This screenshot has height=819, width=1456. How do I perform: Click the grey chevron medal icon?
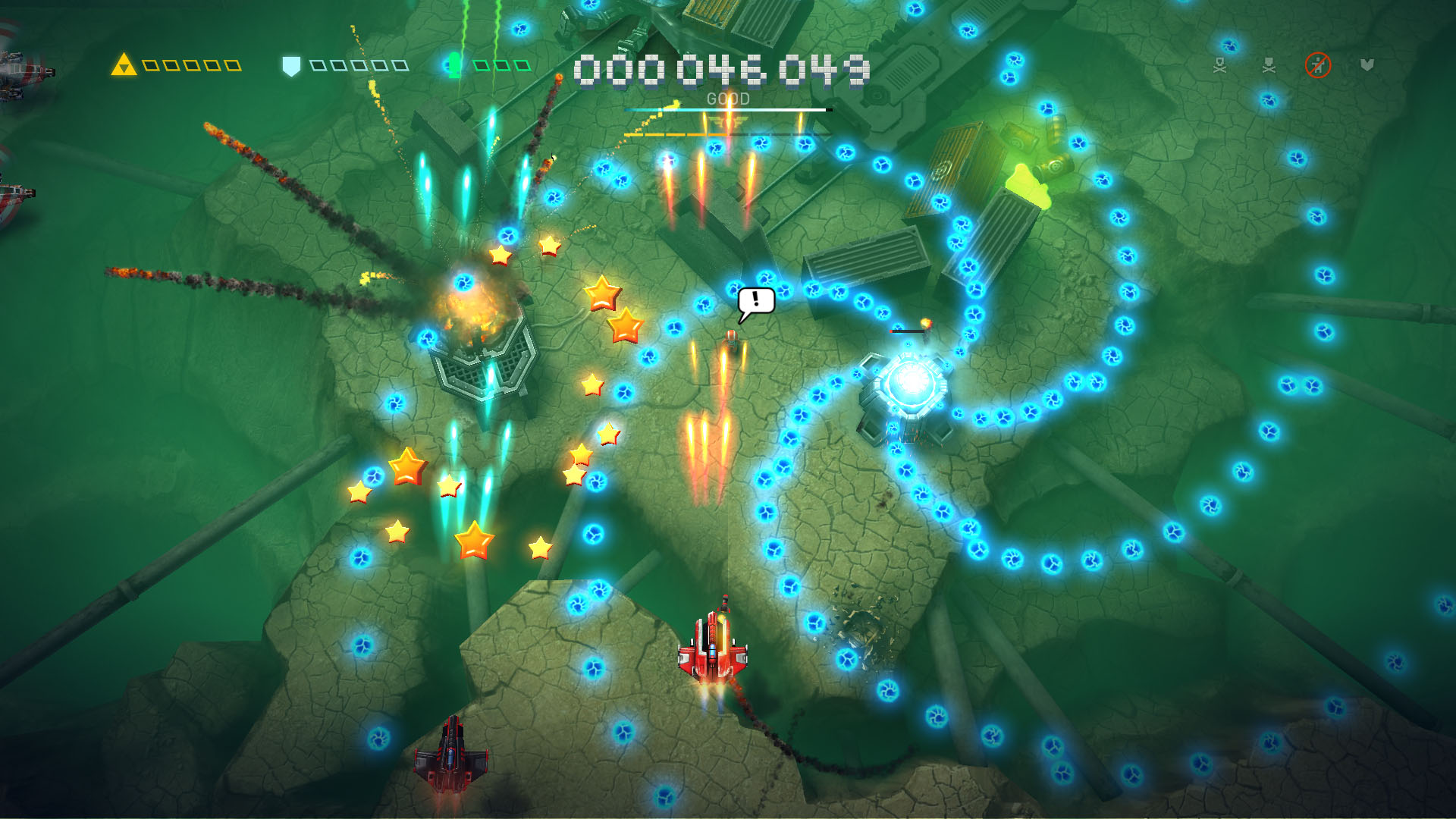pos(1365,66)
